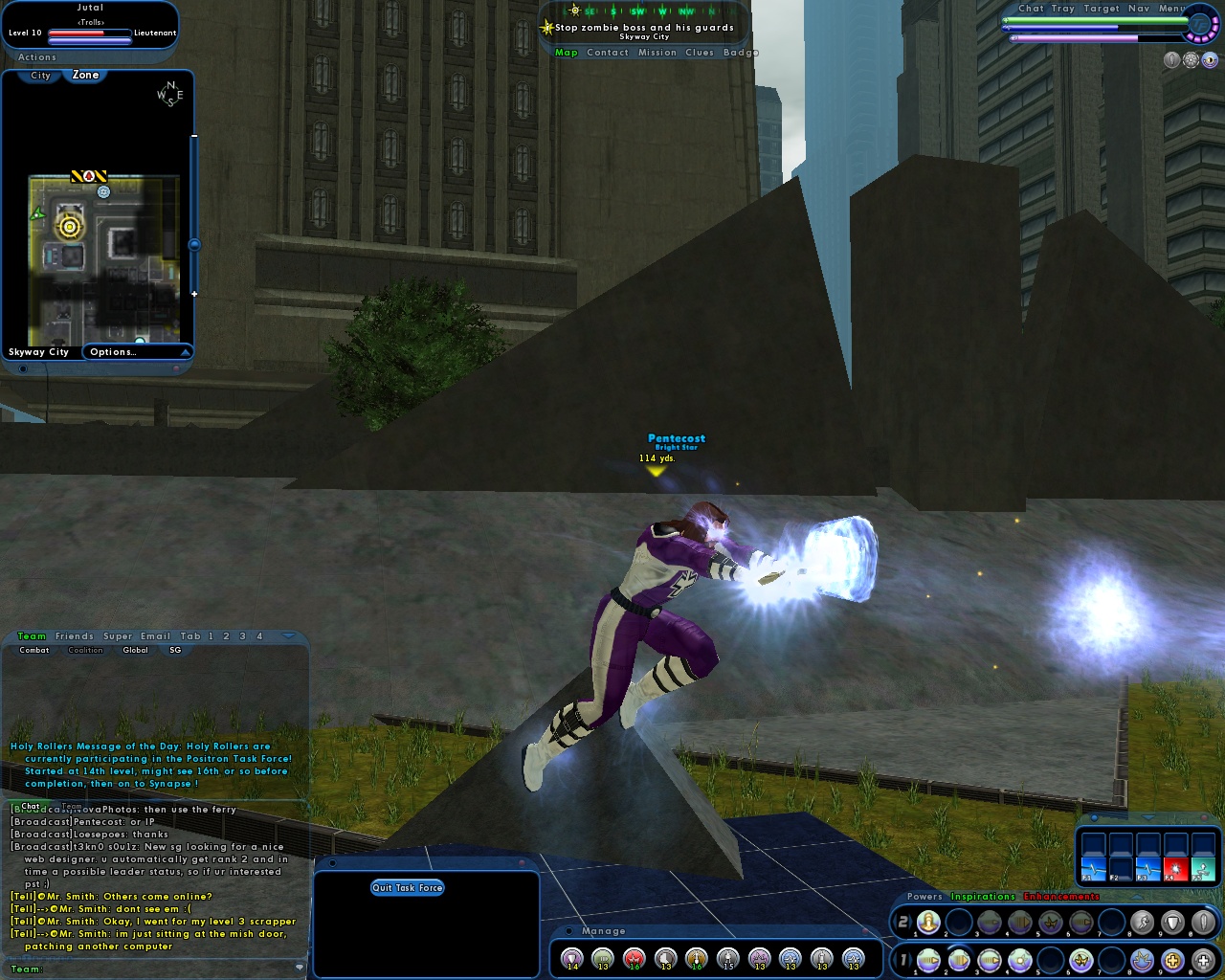Click the starburst icon beside the mission objective
The width and height of the screenshot is (1225, 980).
546,26
